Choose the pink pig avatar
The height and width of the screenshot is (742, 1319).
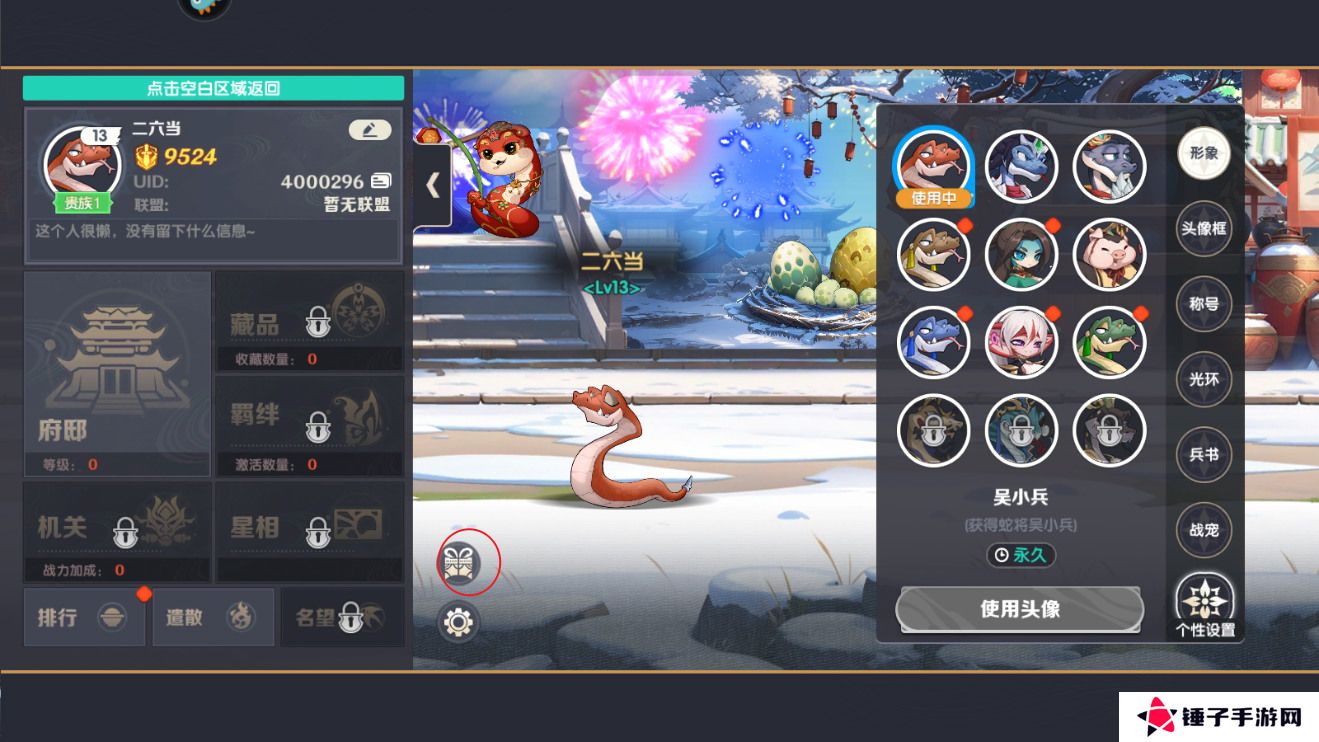tap(1109, 255)
